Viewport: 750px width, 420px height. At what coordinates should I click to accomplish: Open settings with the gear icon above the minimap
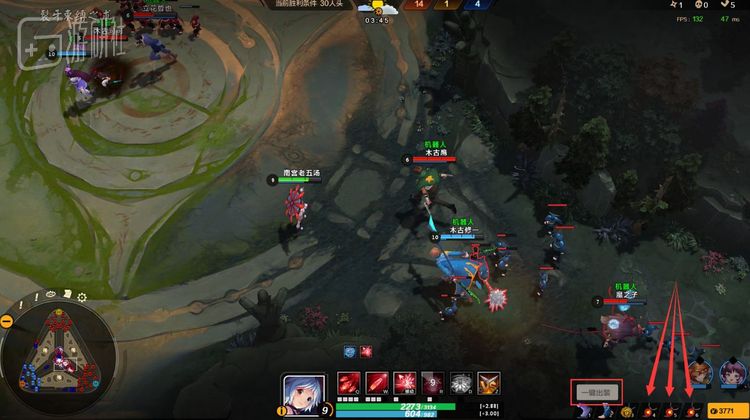pyautogui.click(x=82, y=297)
